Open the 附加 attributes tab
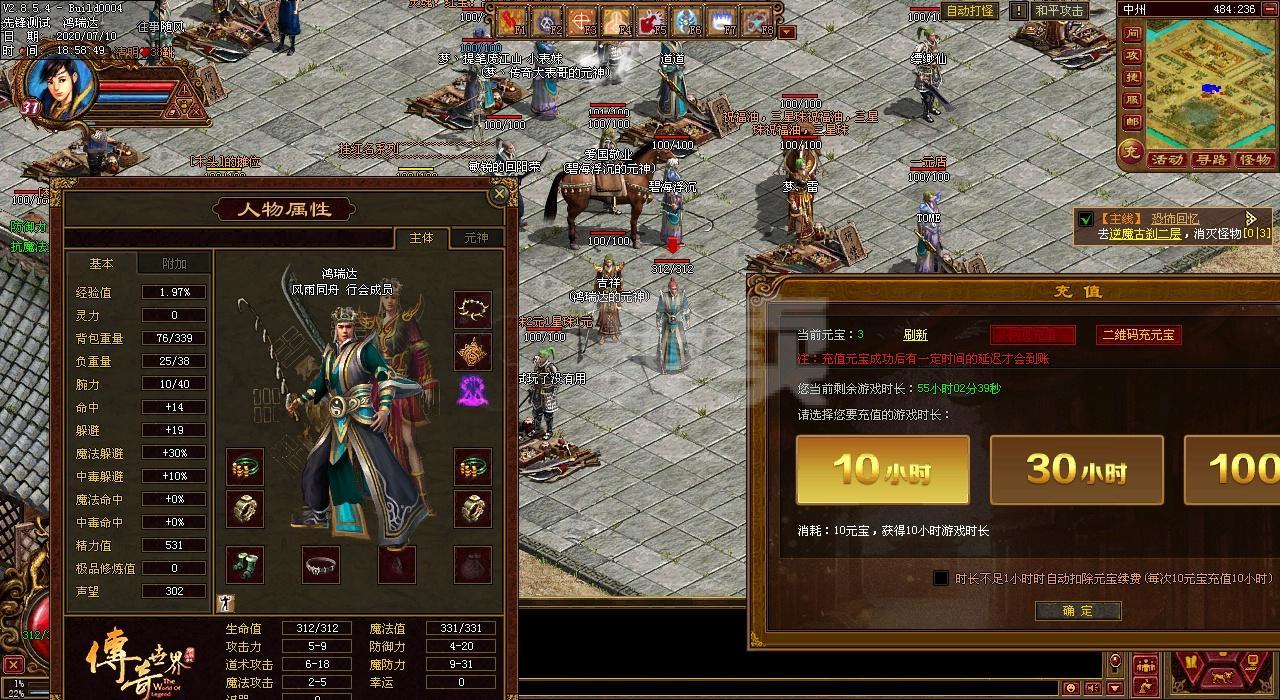The height and width of the screenshot is (700, 1280). pyautogui.click(x=174, y=263)
